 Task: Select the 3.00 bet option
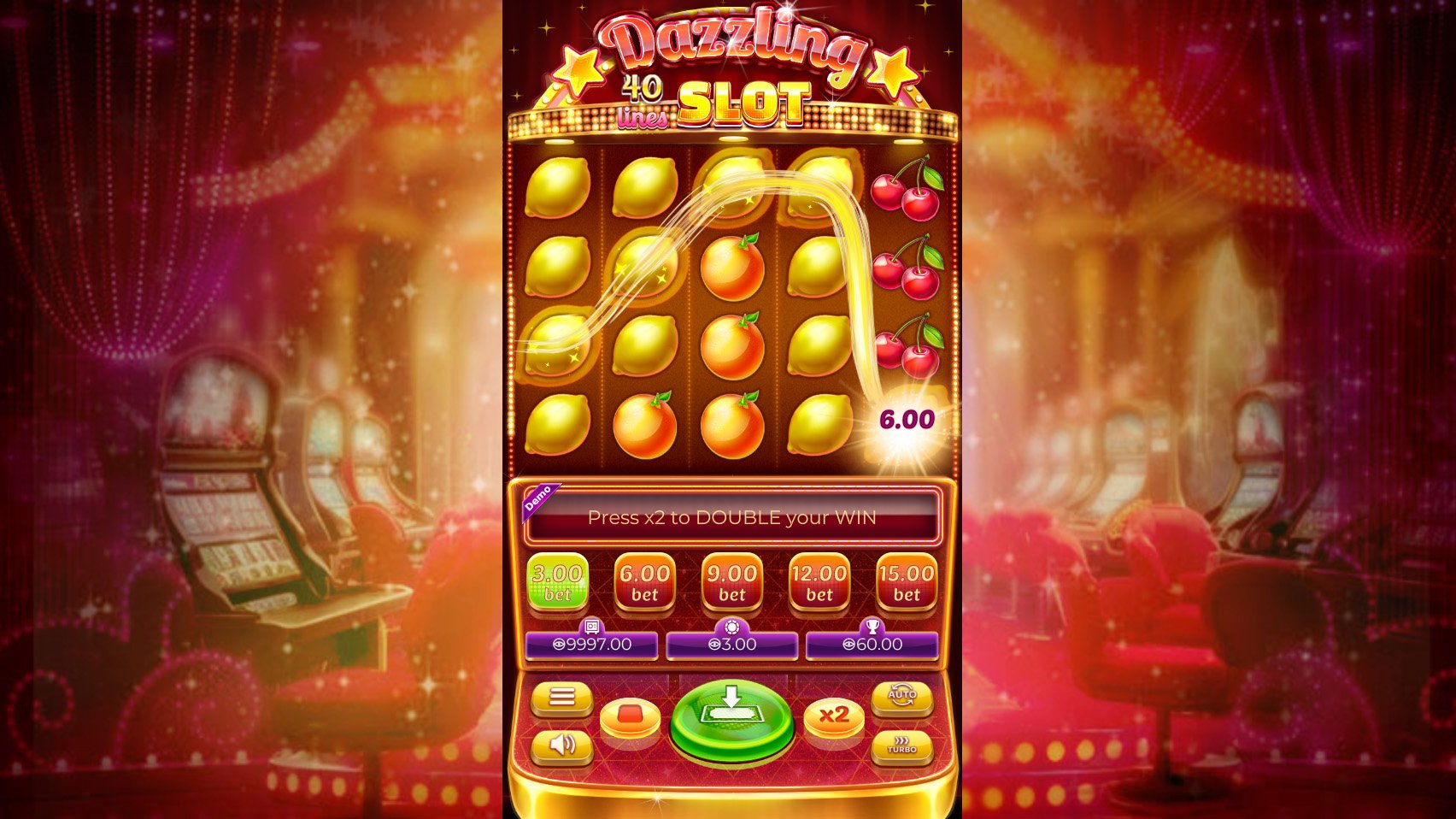pyautogui.click(x=556, y=581)
